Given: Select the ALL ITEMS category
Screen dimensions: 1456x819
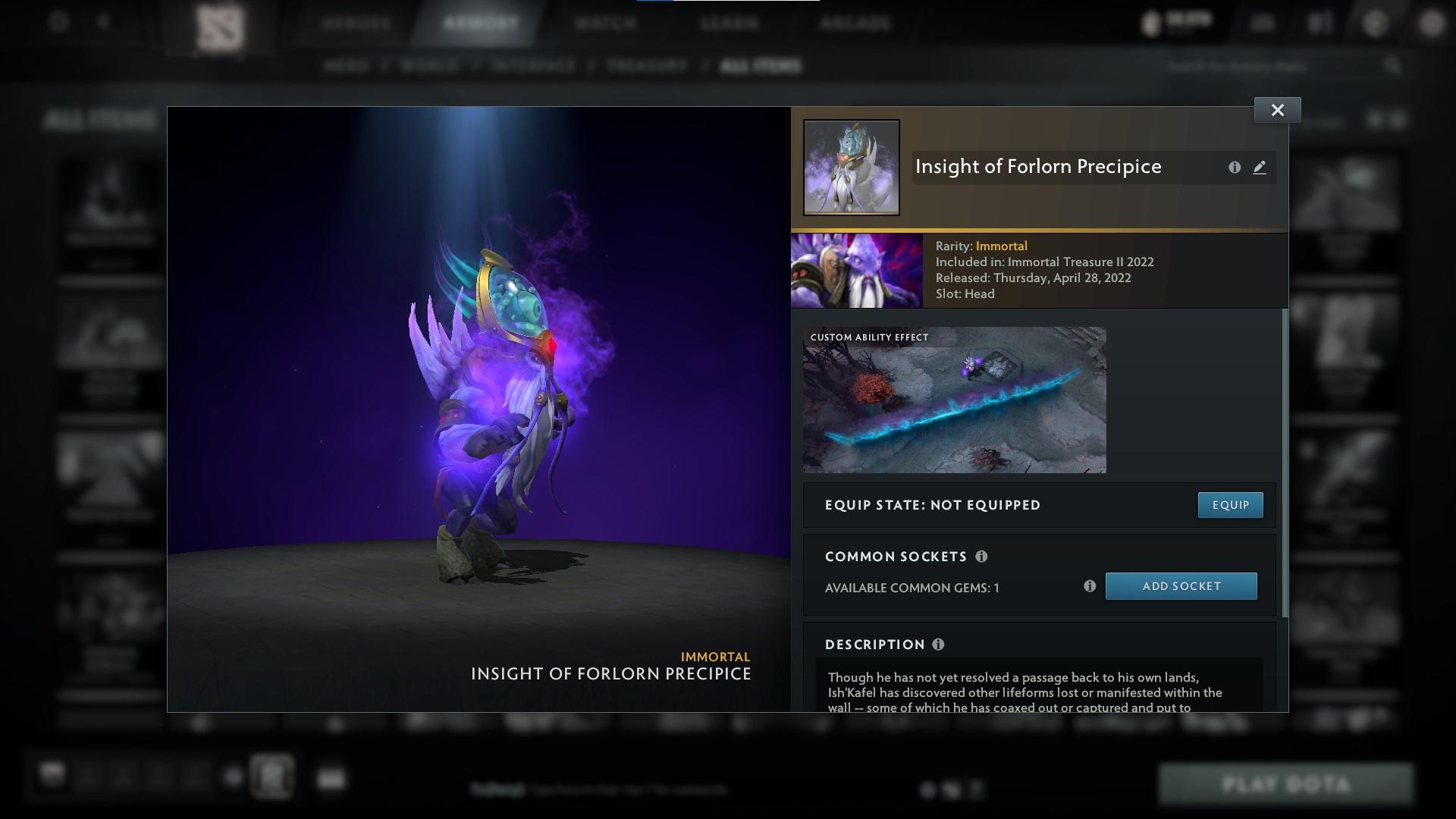Looking at the screenshot, I should coord(761,66).
